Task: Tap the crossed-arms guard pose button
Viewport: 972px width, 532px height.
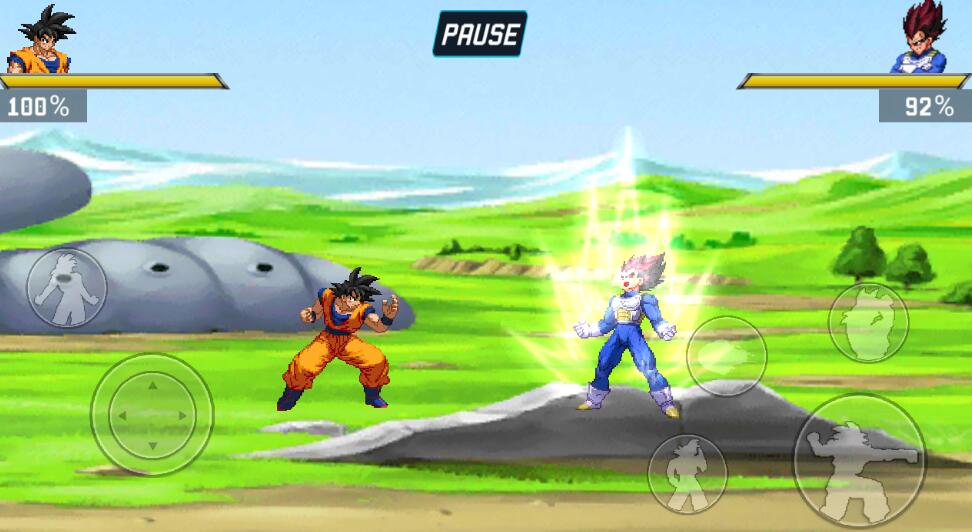Action: [x=868, y=322]
